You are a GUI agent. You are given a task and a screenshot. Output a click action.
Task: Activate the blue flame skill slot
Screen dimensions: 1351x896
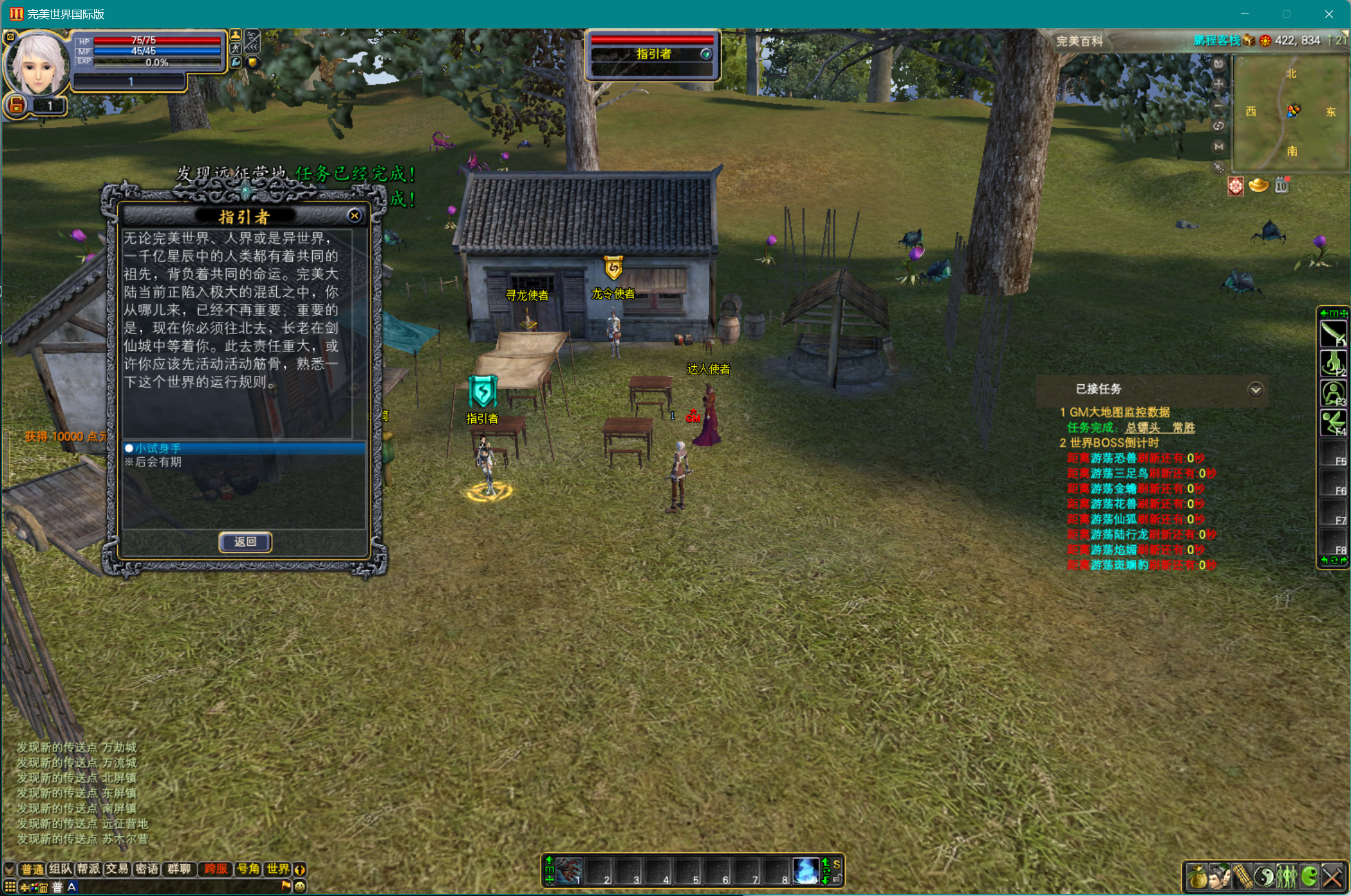click(x=805, y=871)
